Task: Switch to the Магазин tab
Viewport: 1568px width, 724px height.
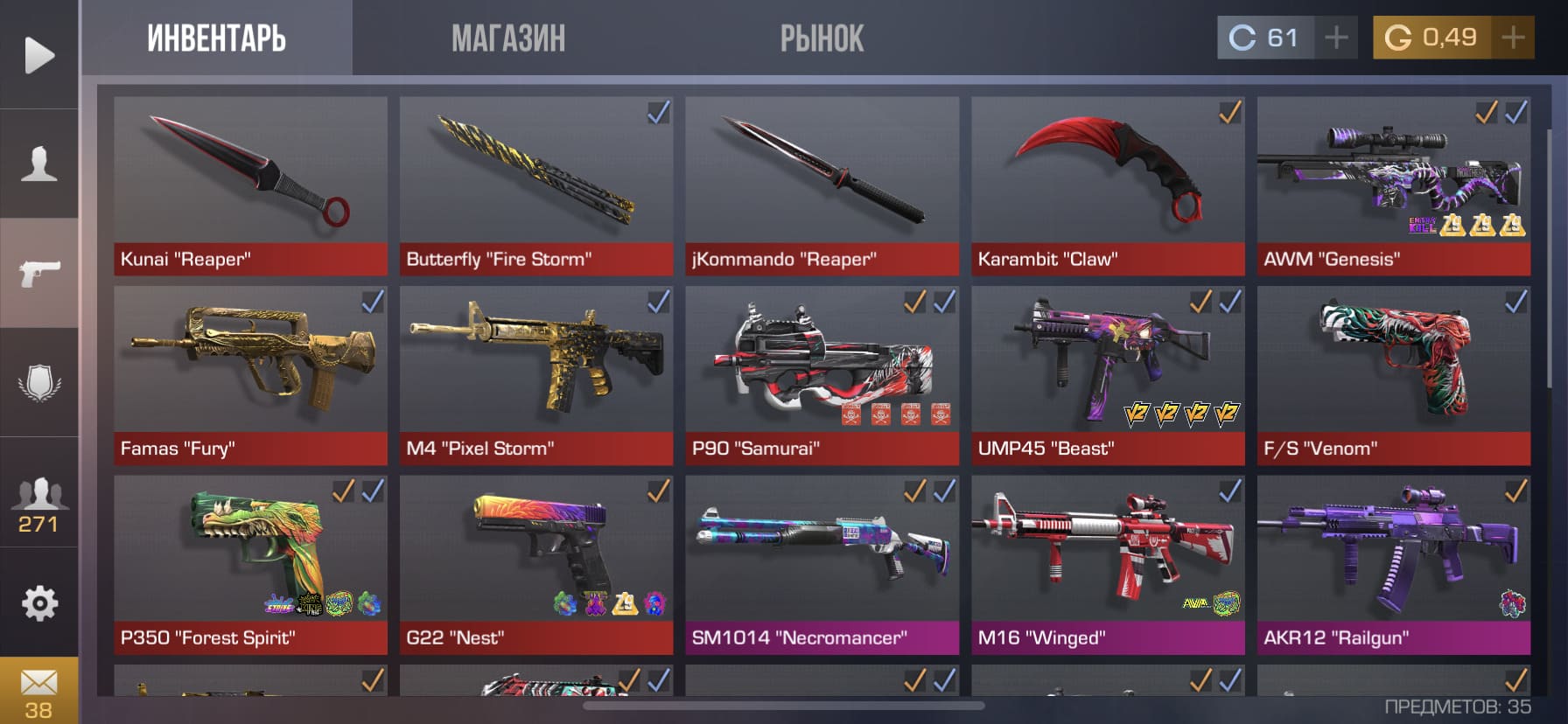Action: click(507, 38)
